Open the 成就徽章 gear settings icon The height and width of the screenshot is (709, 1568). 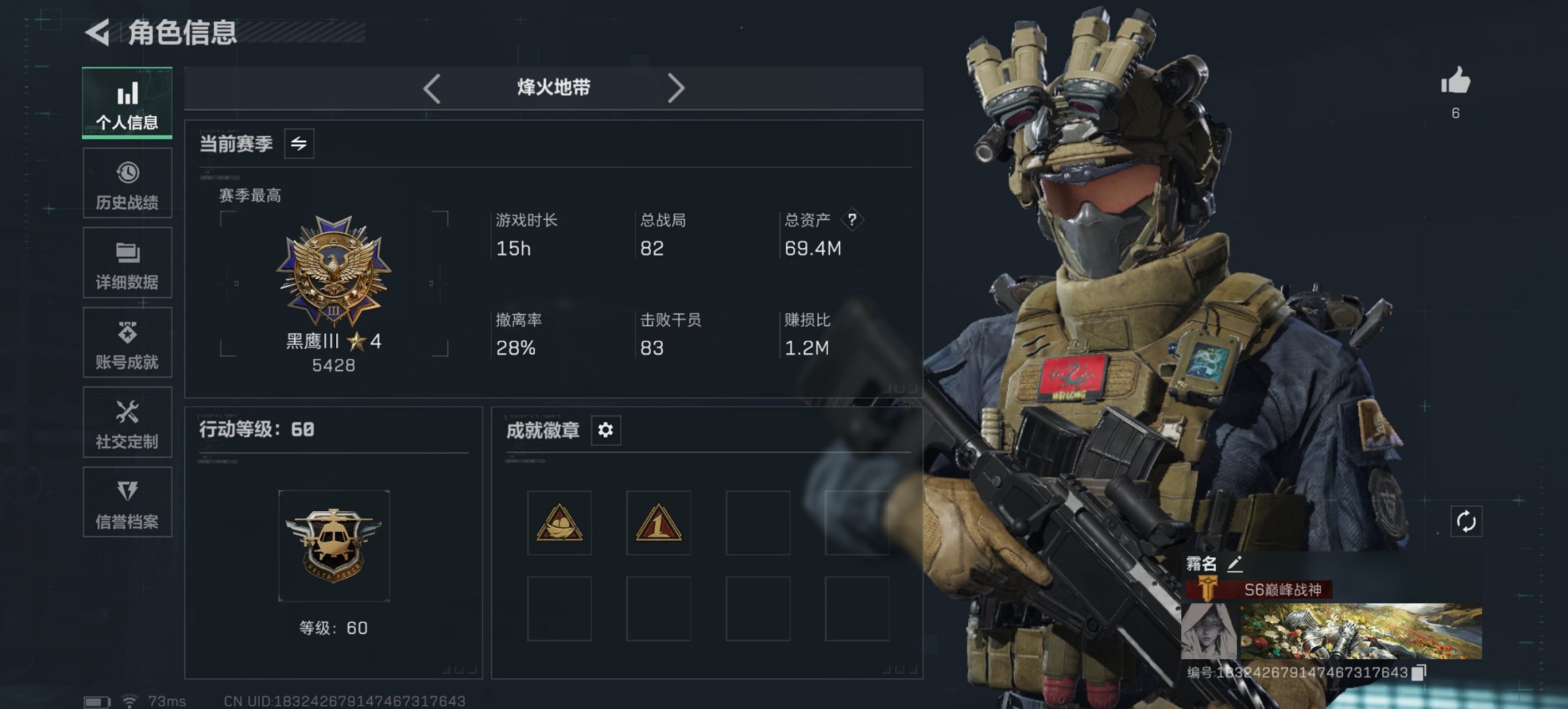[x=604, y=431]
